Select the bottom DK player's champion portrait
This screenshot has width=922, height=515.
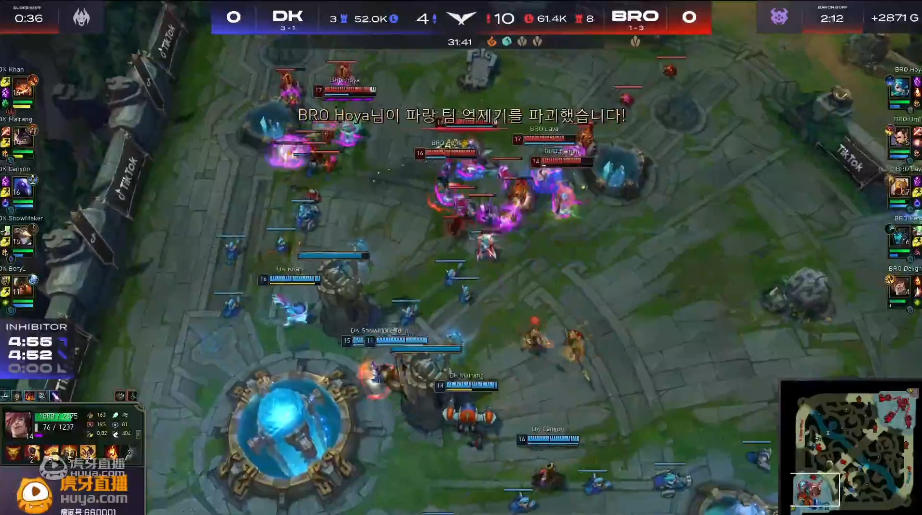click(21, 287)
